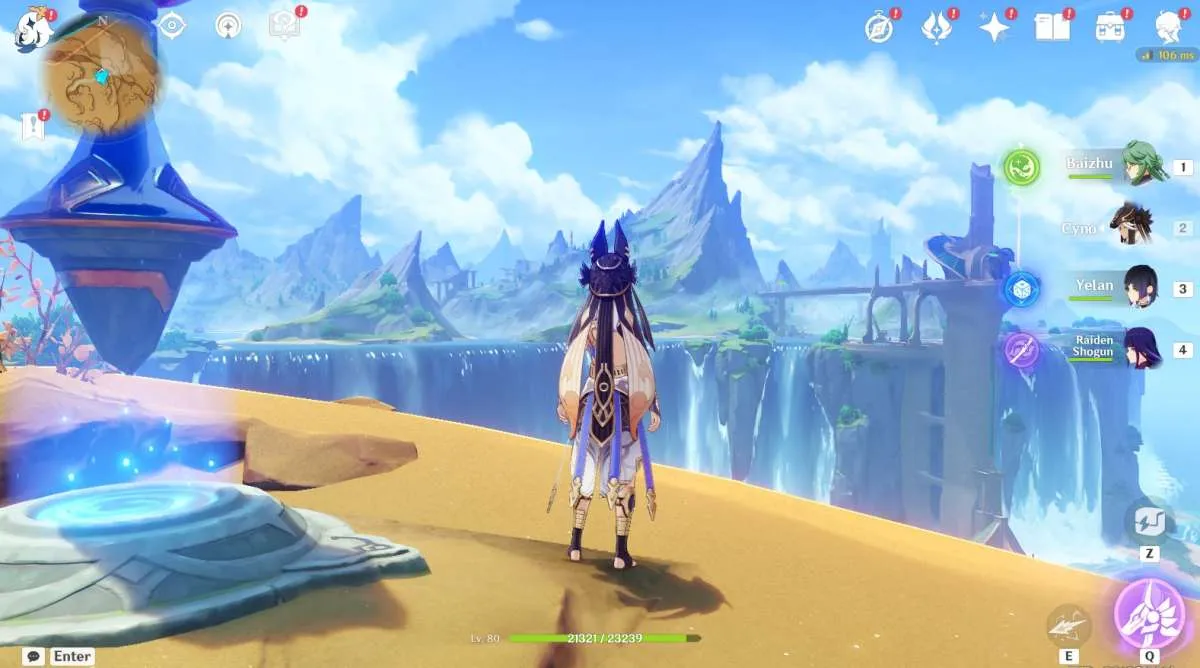Open the Adventurer Handbook book icon
Image resolution: width=1200 pixels, height=668 pixels.
1052,28
